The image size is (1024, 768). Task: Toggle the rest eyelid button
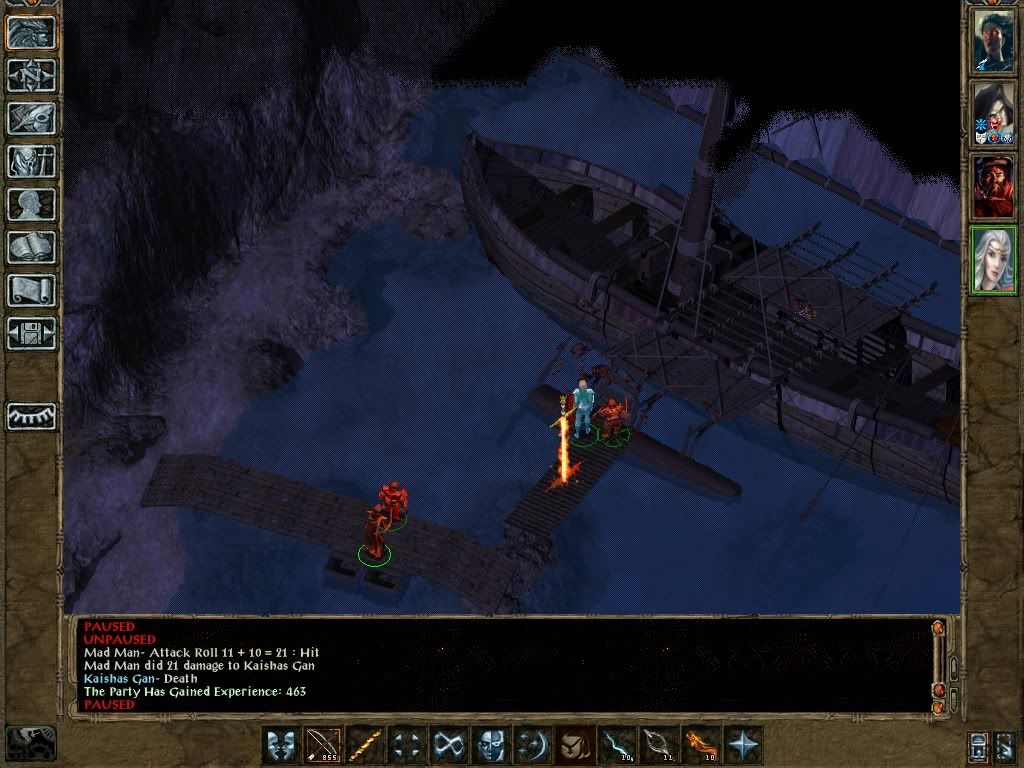[32, 416]
